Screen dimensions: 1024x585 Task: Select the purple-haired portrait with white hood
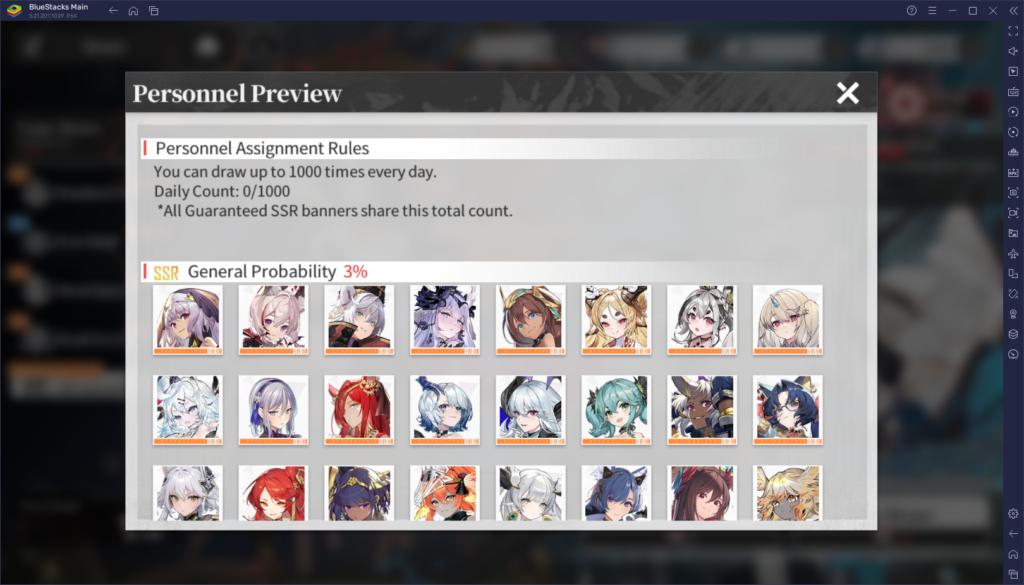[188, 319]
